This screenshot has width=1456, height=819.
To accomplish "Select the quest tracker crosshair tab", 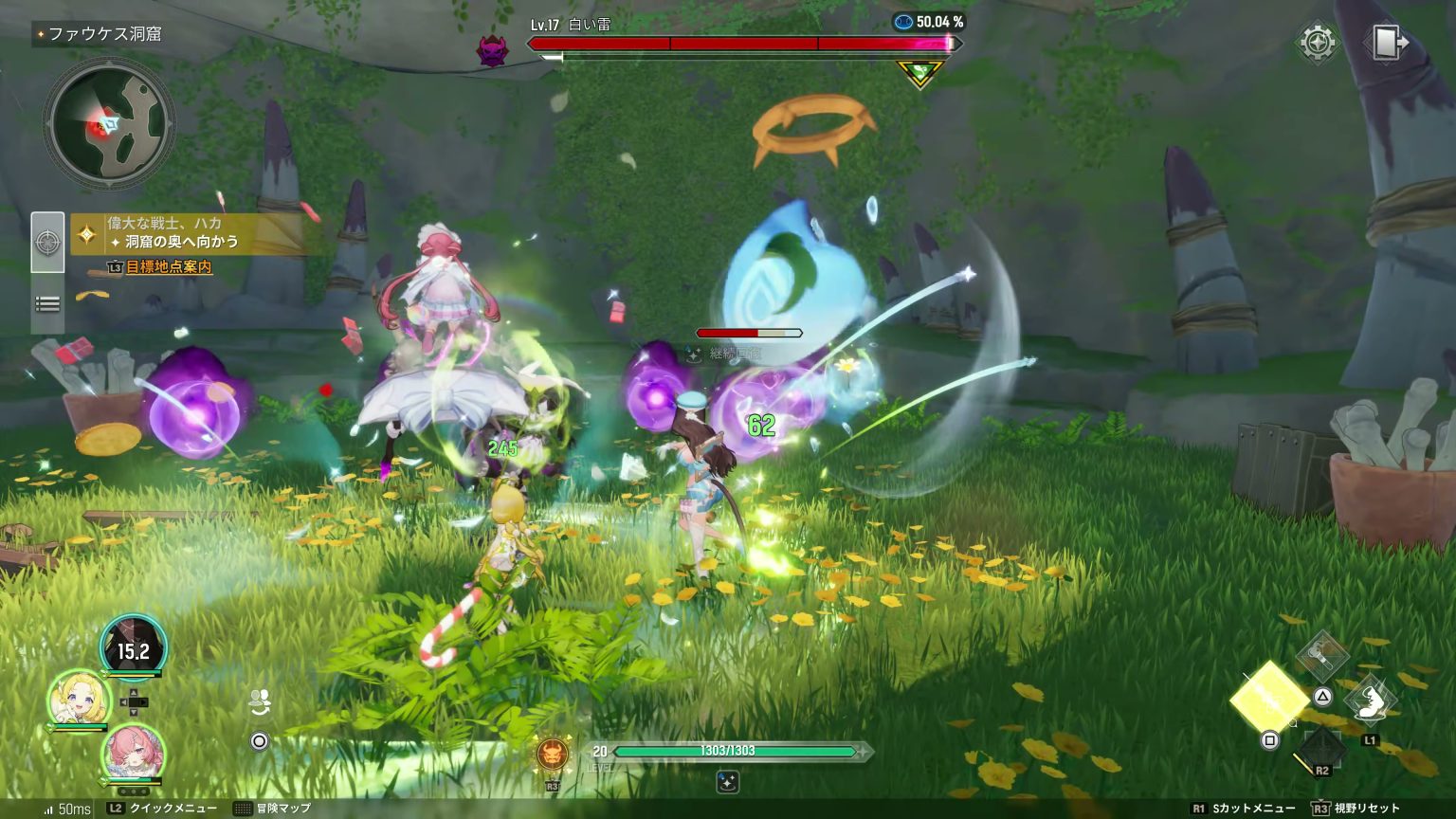I will pyautogui.click(x=47, y=242).
